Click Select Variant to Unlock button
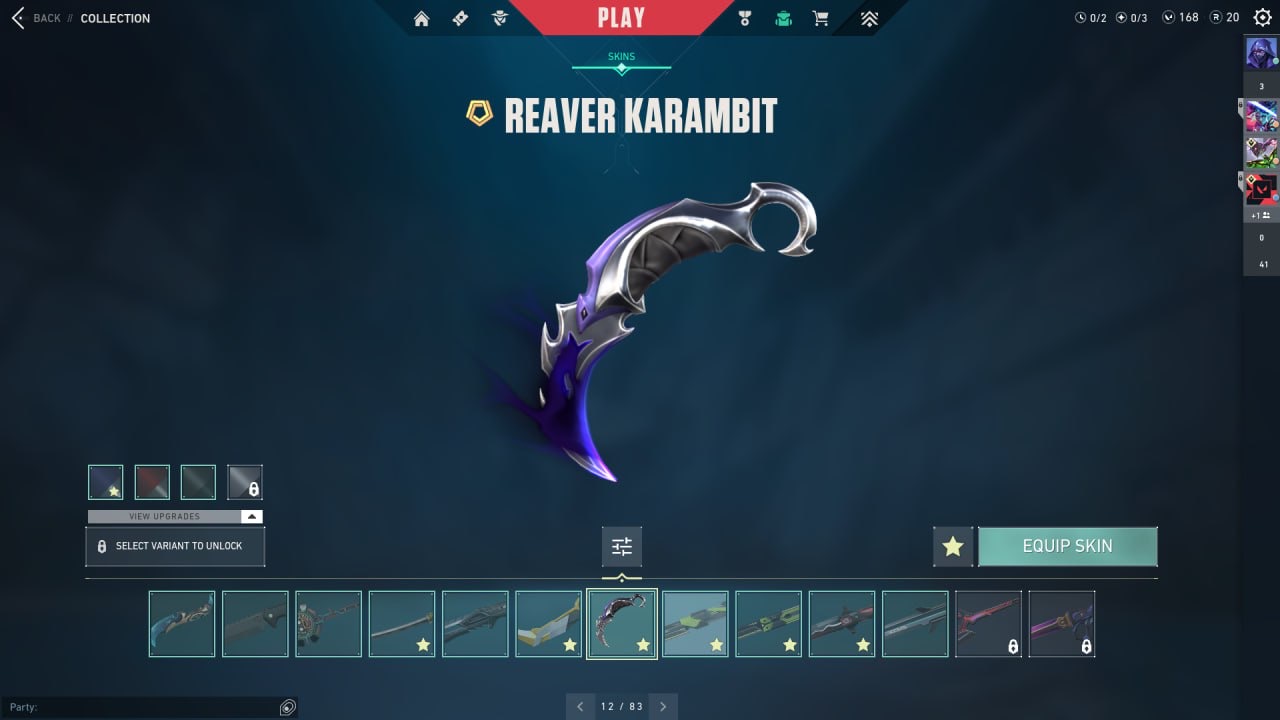Image resolution: width=1280 pixels, height=720 pixels. click(175, 547)
